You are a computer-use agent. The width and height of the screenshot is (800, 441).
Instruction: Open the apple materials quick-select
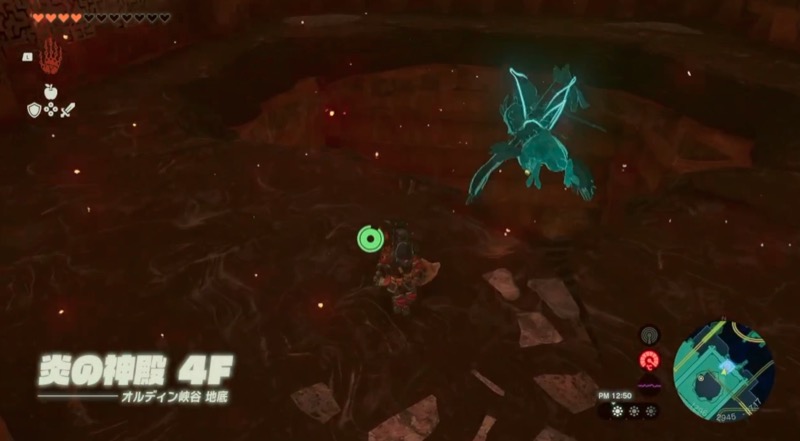coord(50,92)
